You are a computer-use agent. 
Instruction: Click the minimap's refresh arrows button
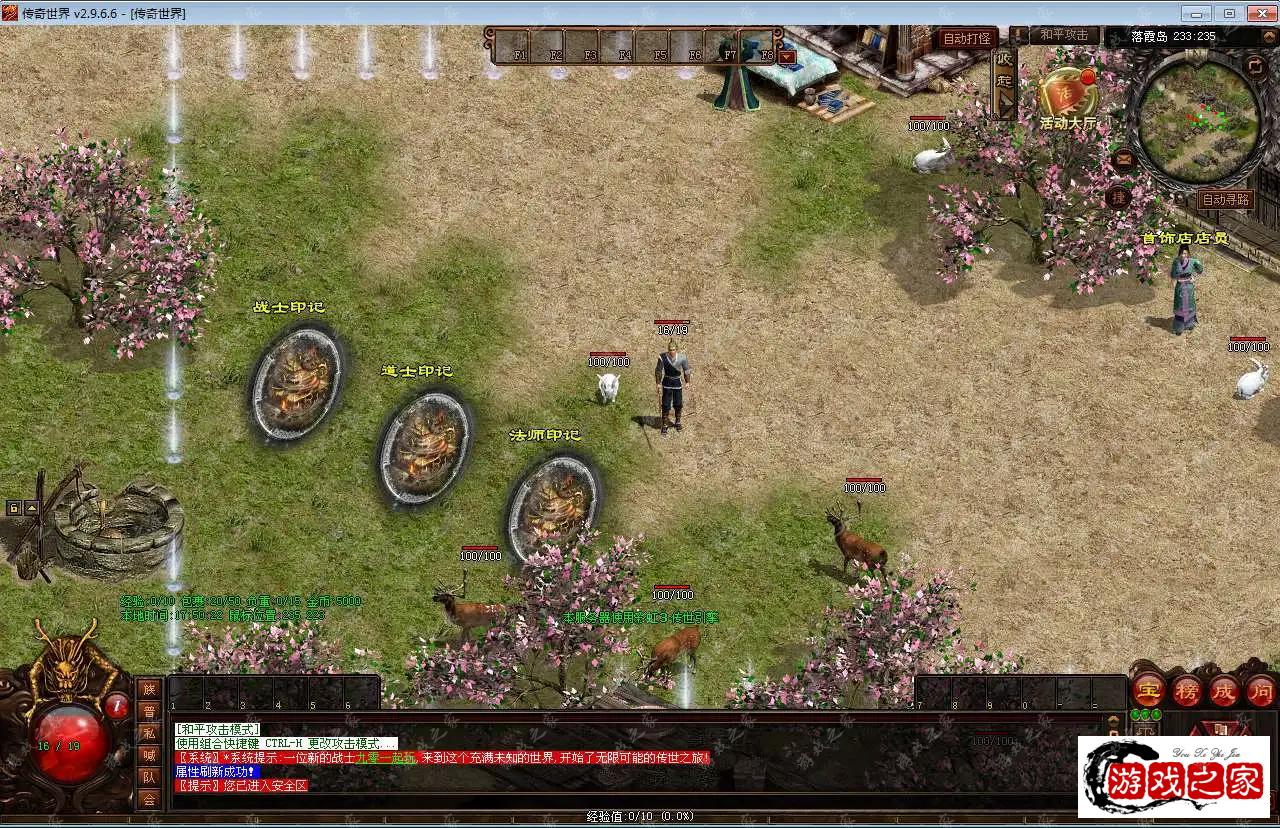point(1255,67)
